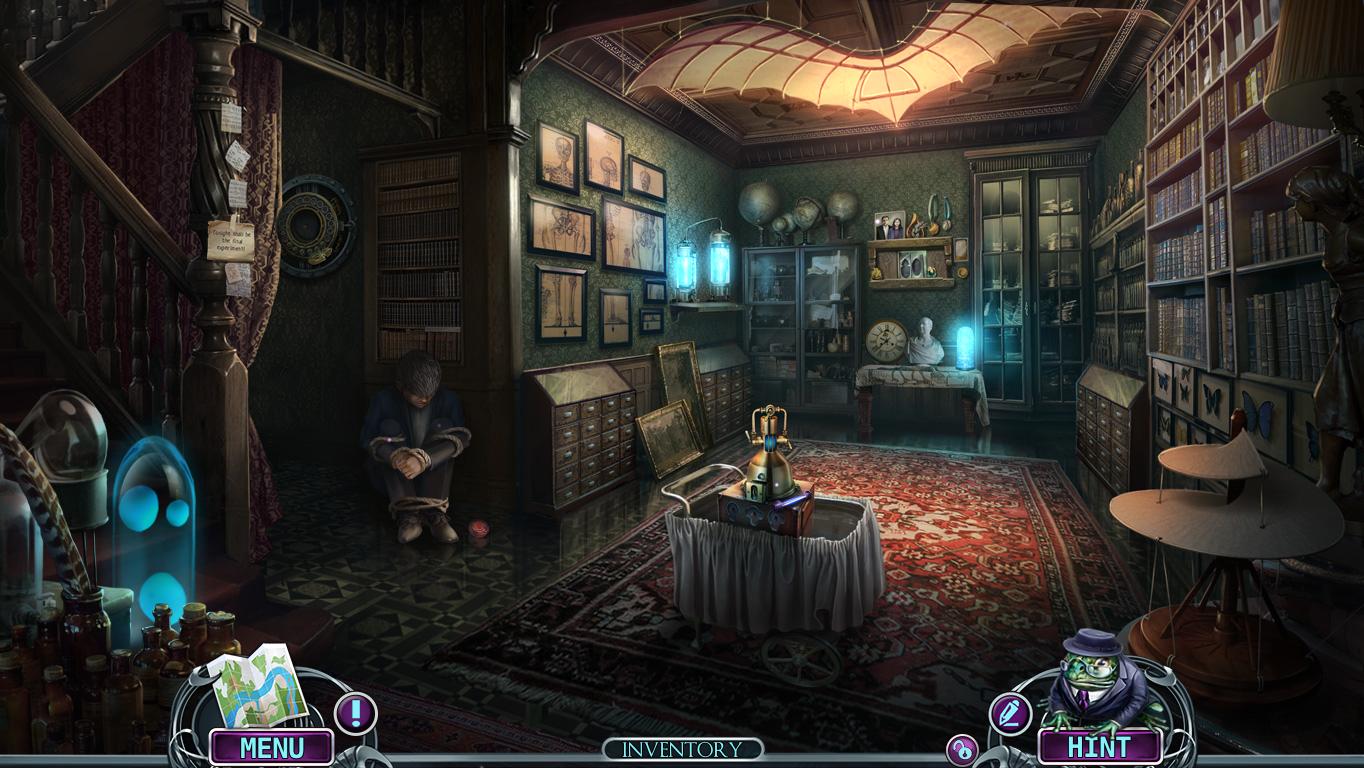This screenshot has width=1364, height=768.
Task: Toggle the inventory padlock icon
Action: [962, 750]
